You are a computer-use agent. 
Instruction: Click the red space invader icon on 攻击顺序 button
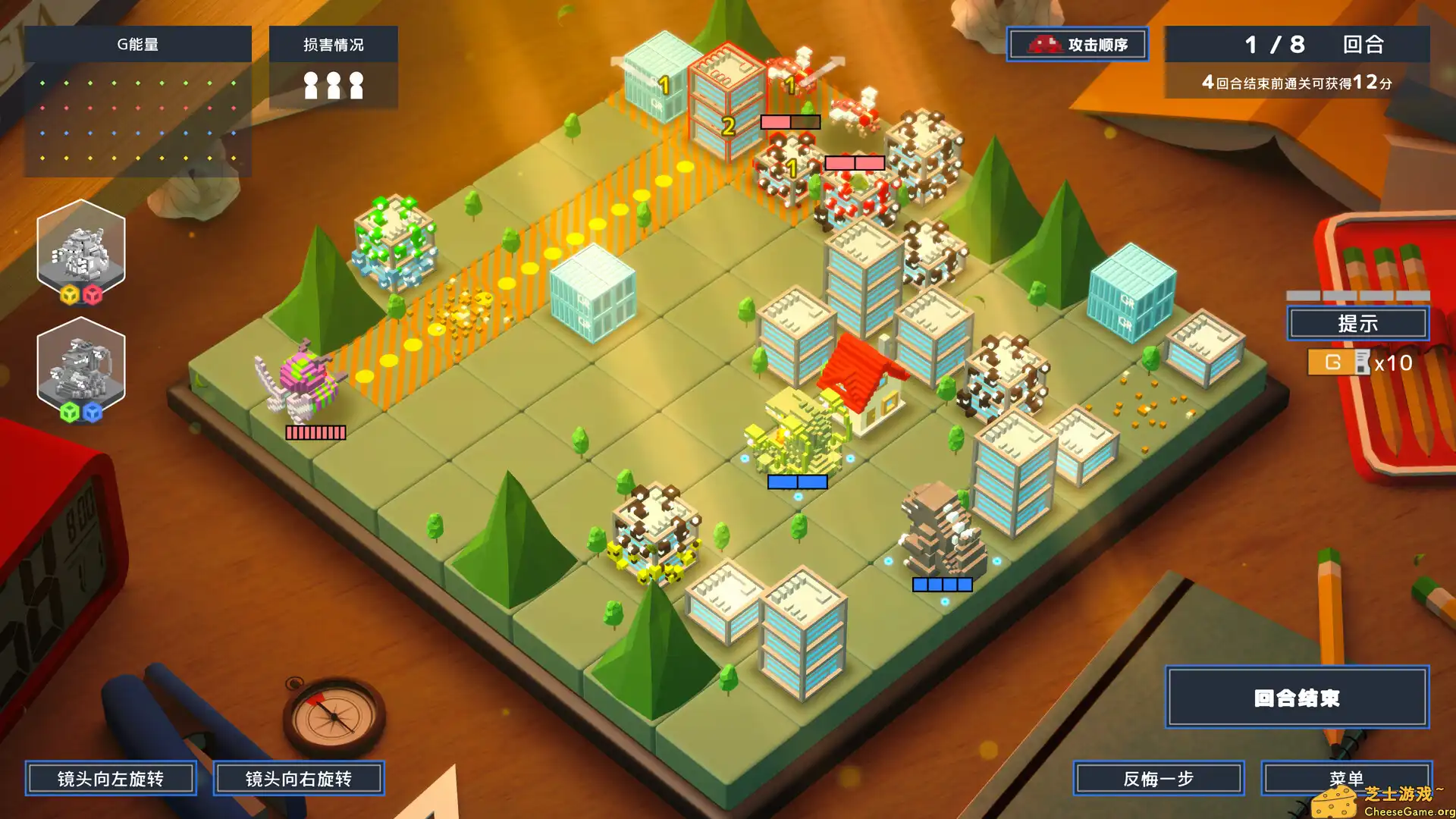pyautogui.click(x=1044, y=45)
